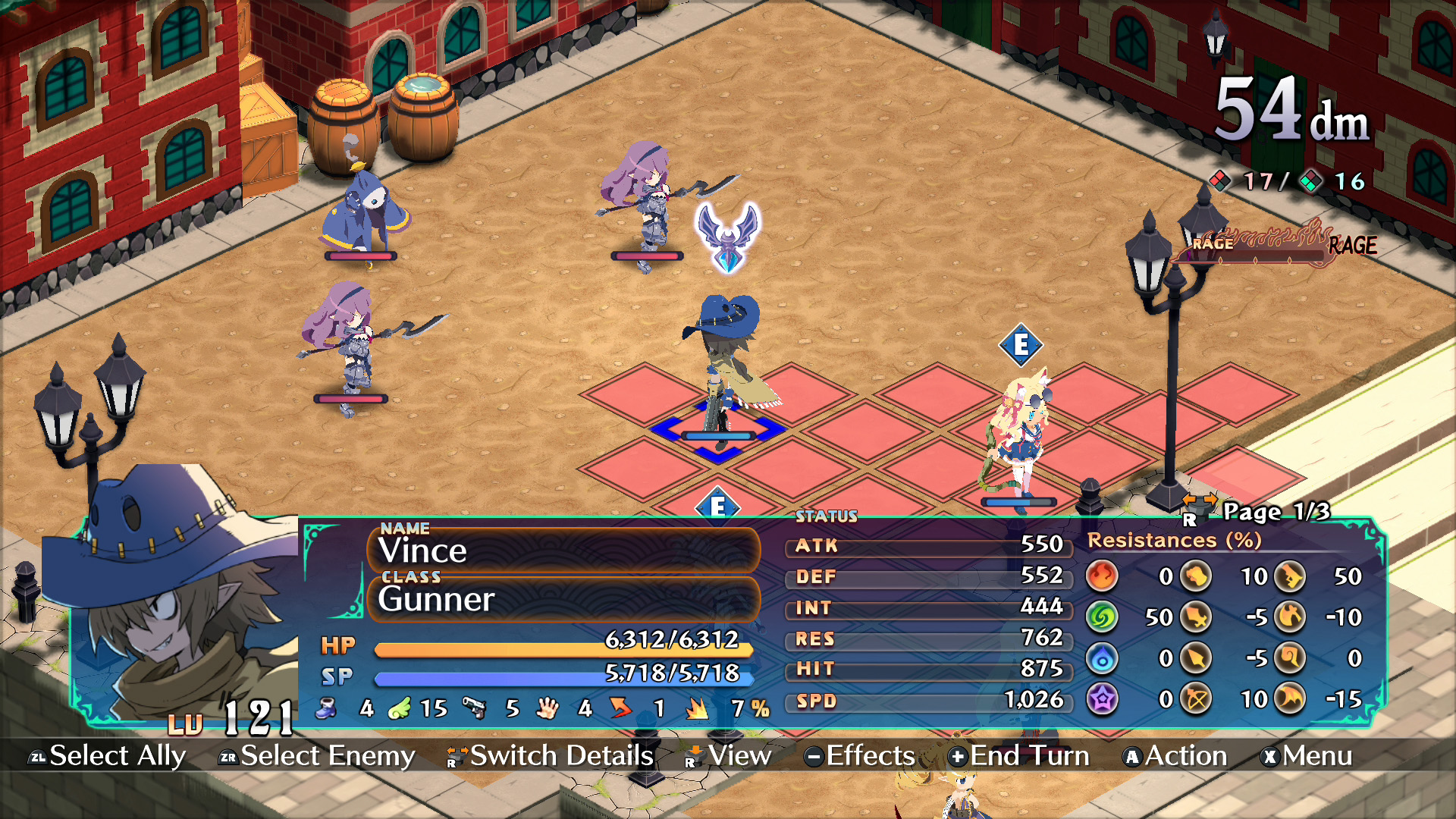Select the boot movement stat icon
This screenshot has width=1456, height=819.
click(327, 709)
